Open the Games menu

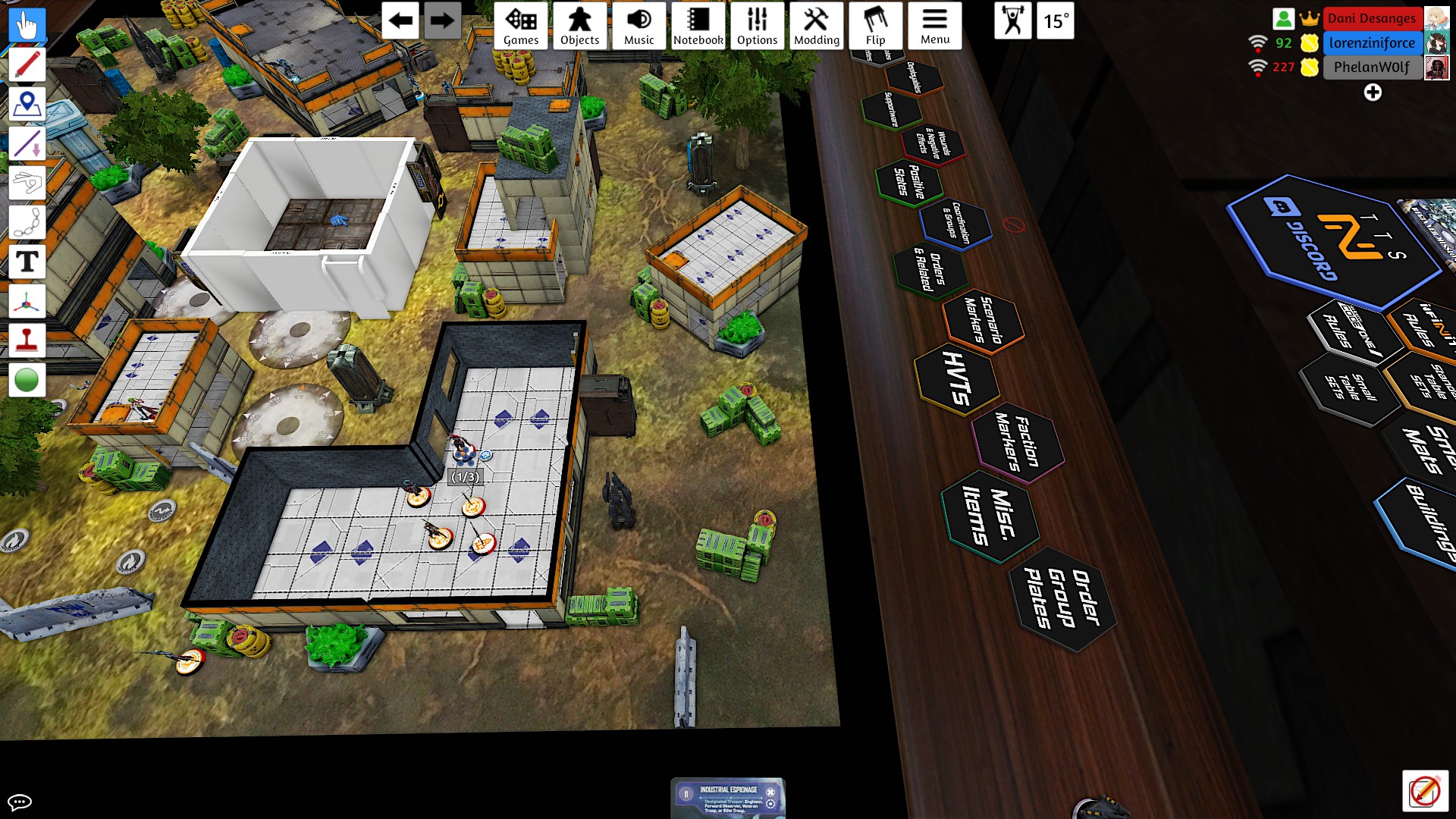[521, 26]
